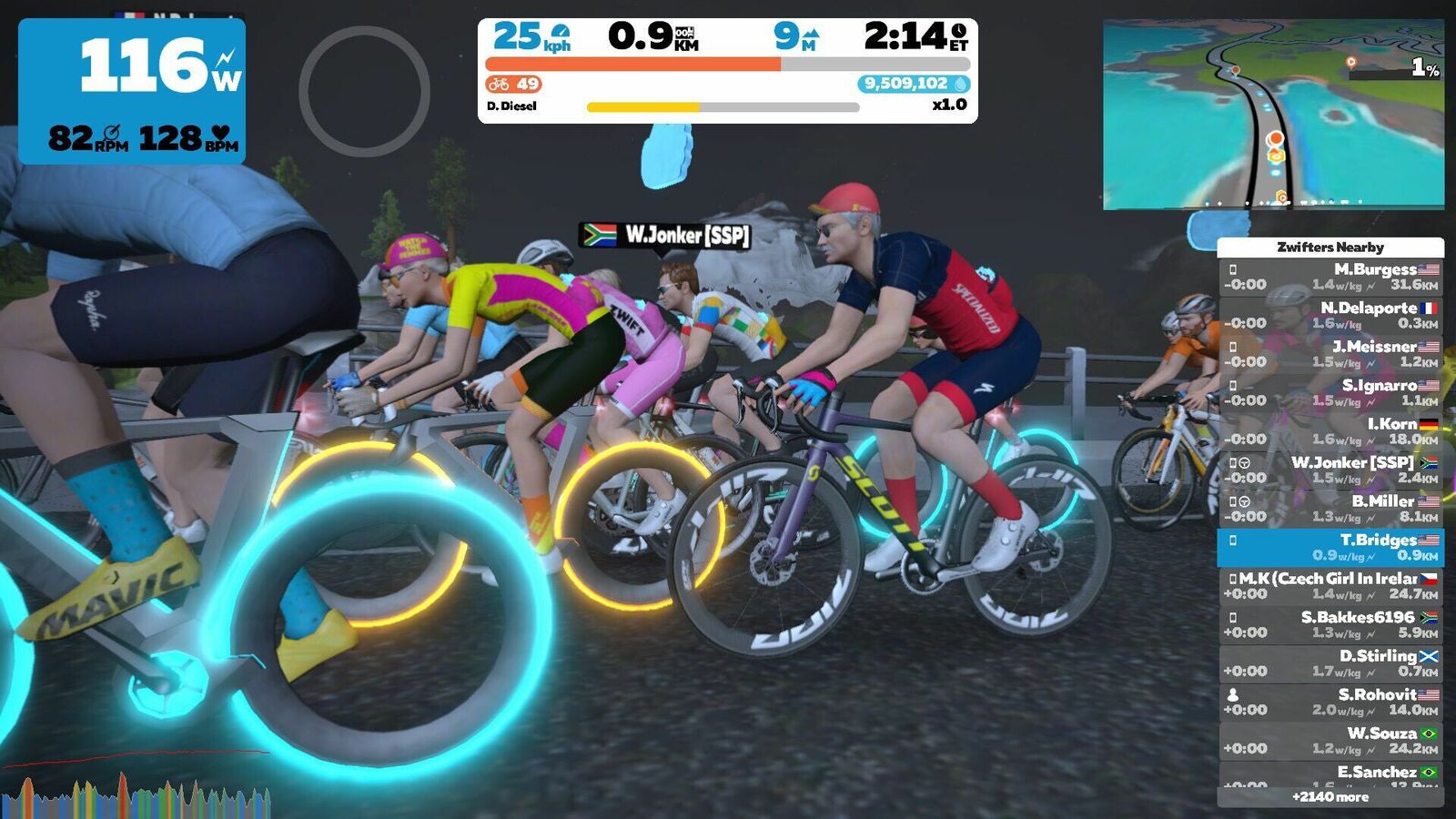
Task: Open the M.K (Czech Girl) rider row
Action: (x=1330, y=586)
